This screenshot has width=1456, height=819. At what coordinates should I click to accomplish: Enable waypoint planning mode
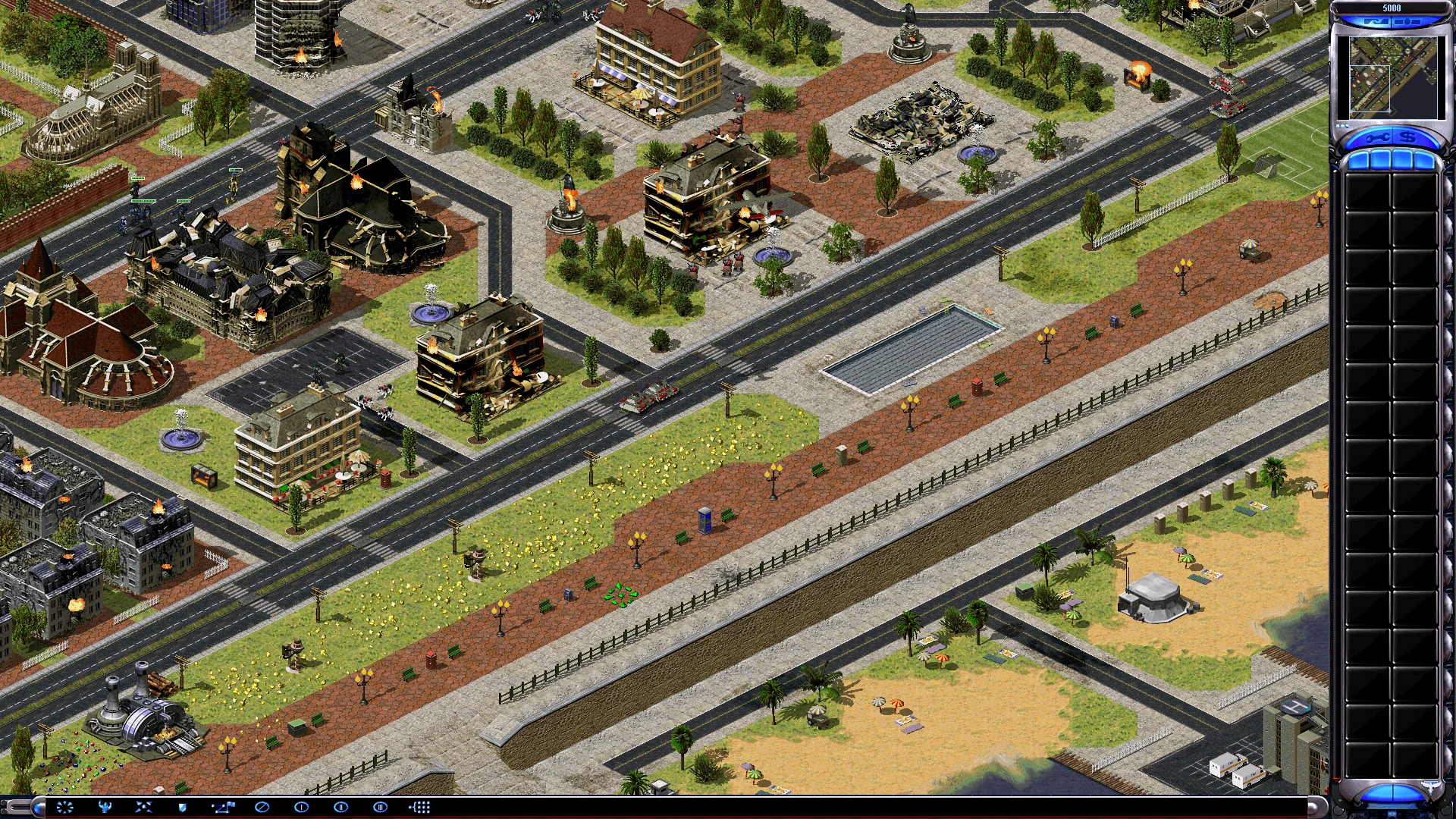click(x=223, y=807)
